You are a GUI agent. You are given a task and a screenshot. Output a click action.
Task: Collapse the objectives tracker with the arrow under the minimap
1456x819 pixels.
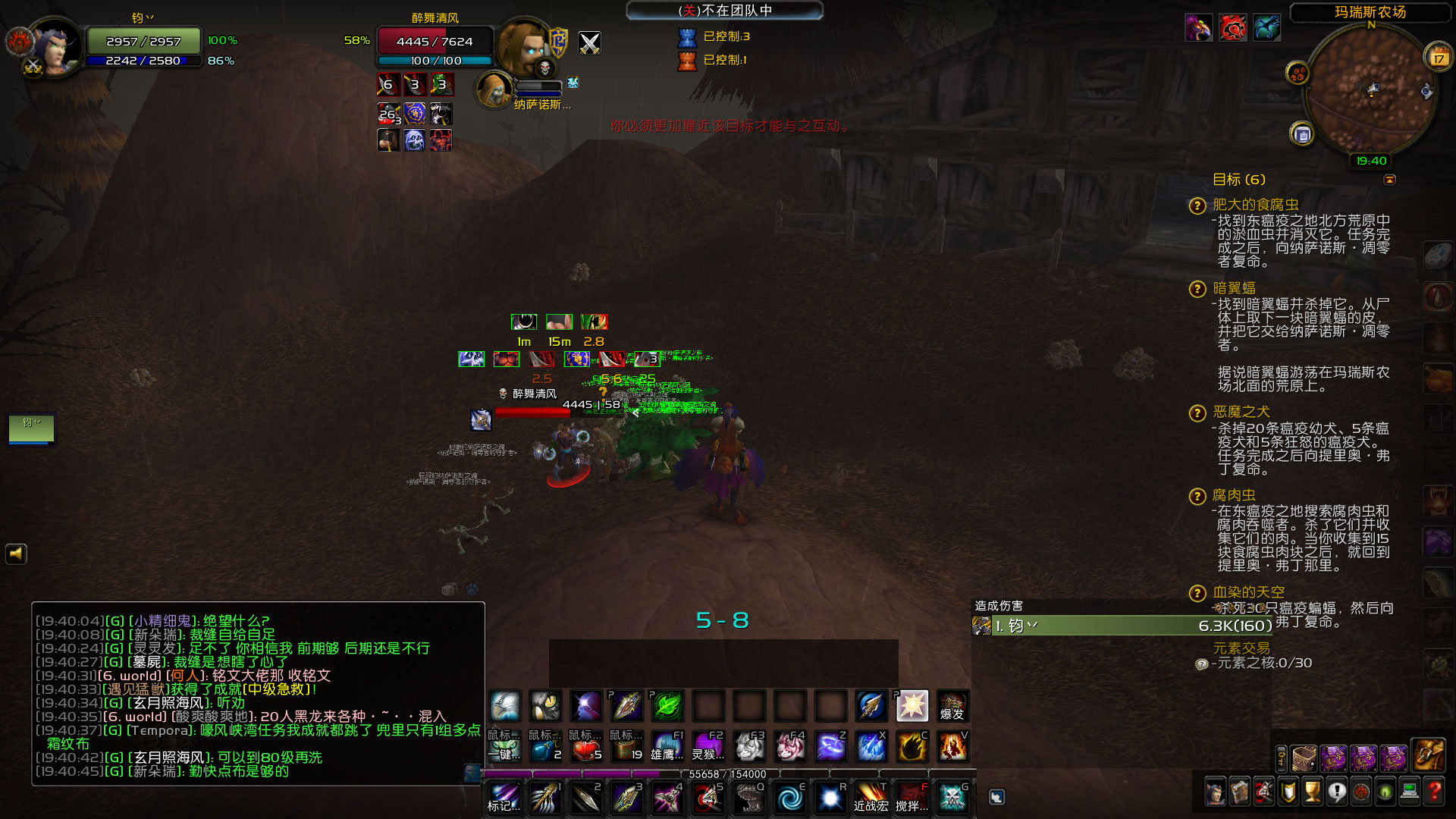[1390, 180]
